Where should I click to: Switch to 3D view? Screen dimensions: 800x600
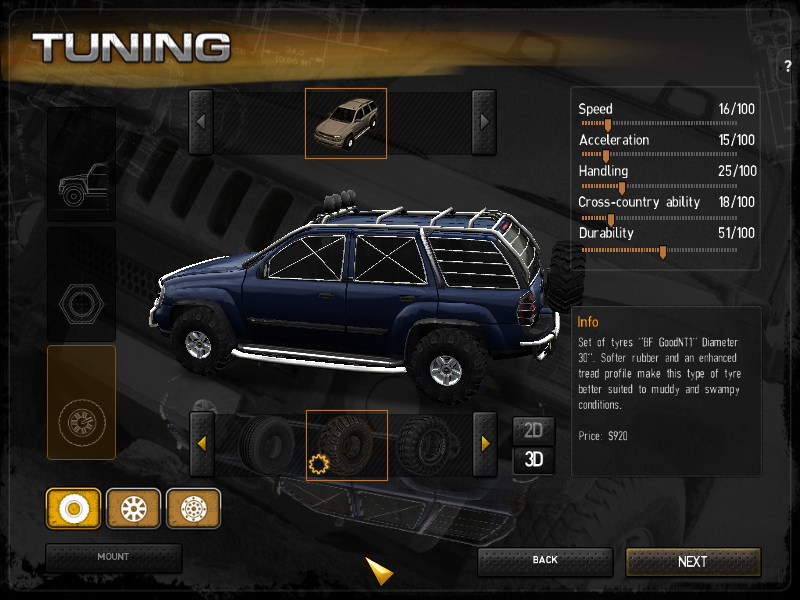pyautogui.click(x=534, y=461)
